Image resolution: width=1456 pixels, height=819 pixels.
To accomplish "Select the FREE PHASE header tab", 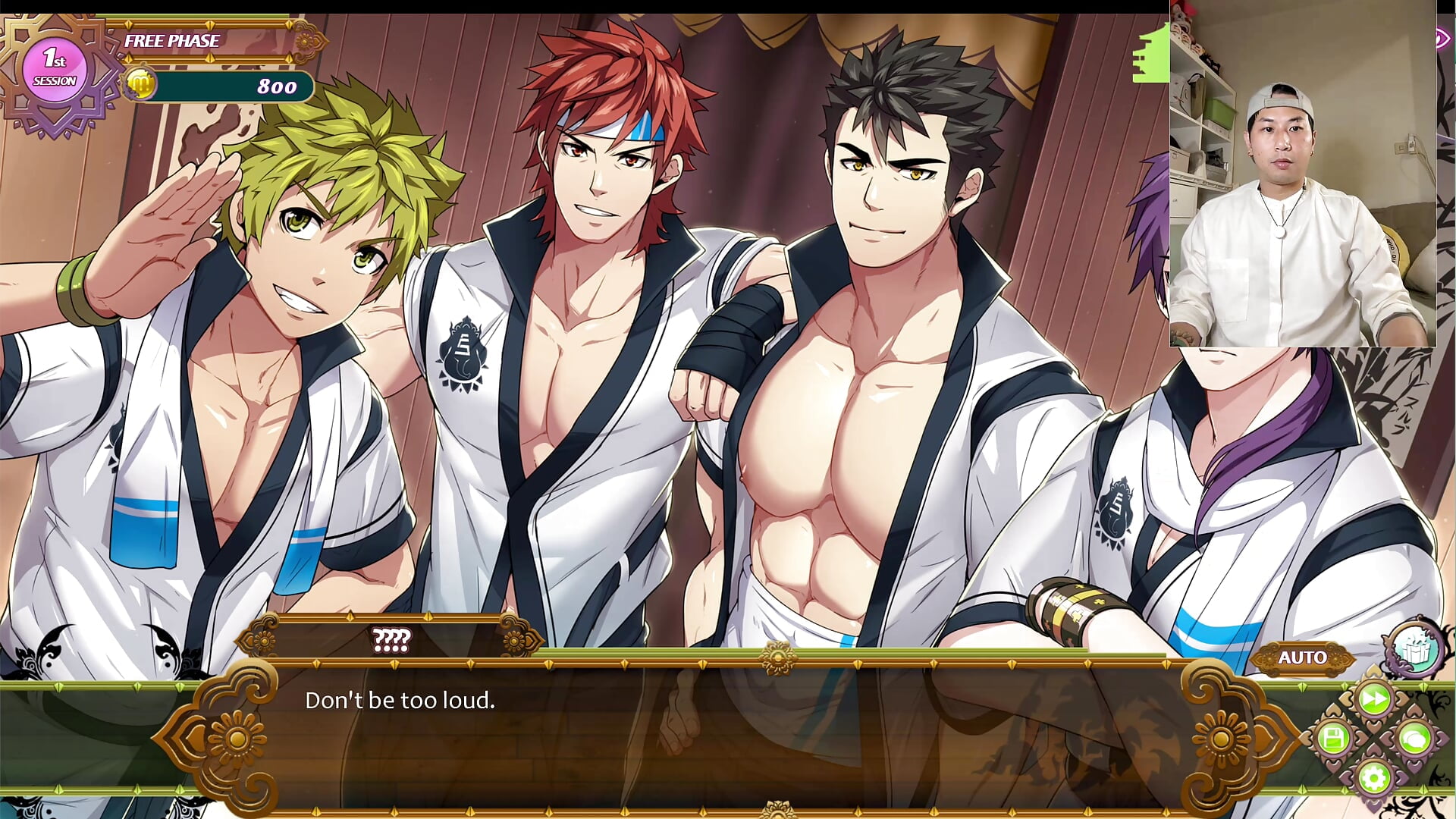I will (x=171, y=41).
